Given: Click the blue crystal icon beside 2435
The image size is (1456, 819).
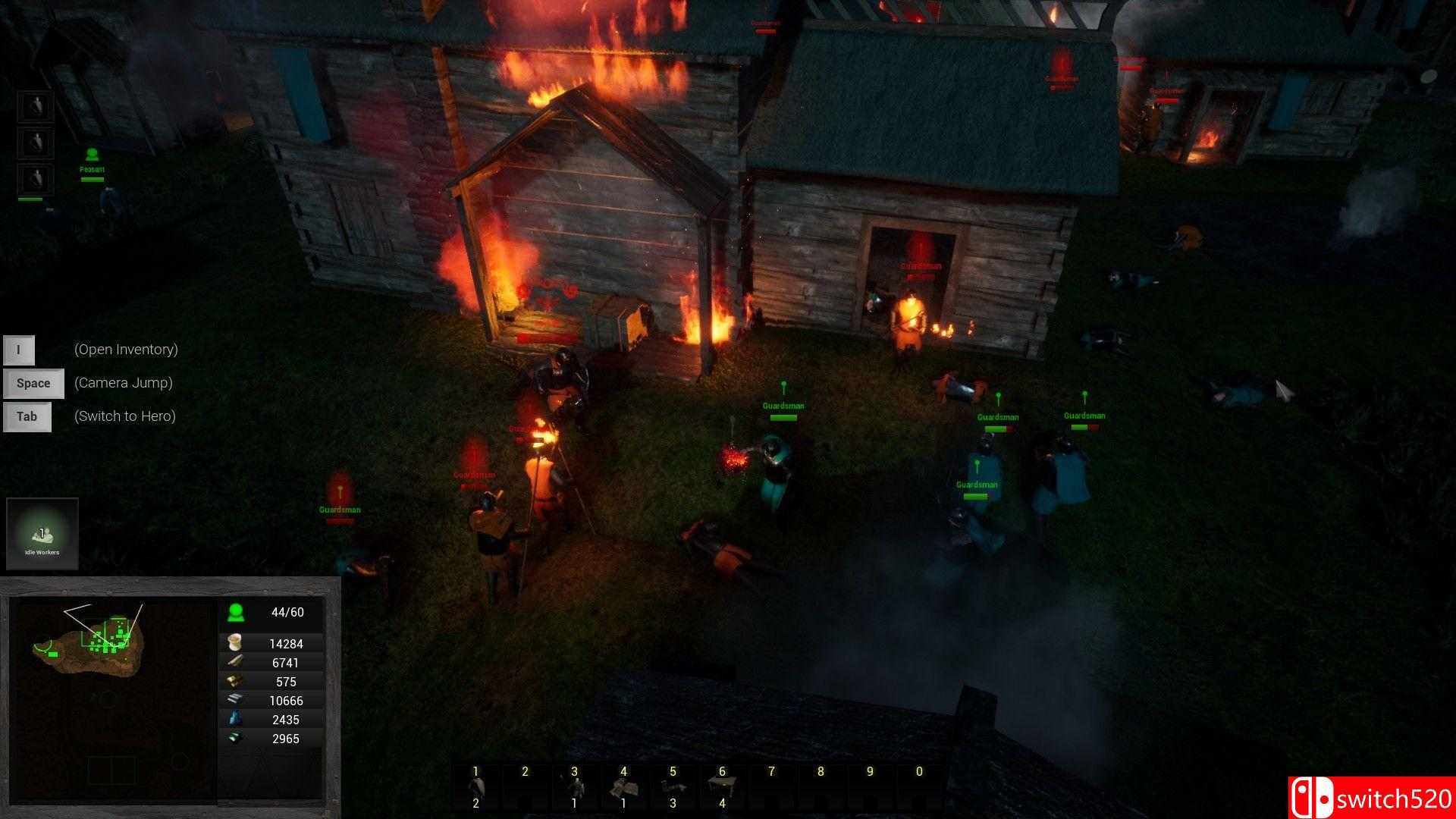Looking at the screenshot, I should click(236, 719).
